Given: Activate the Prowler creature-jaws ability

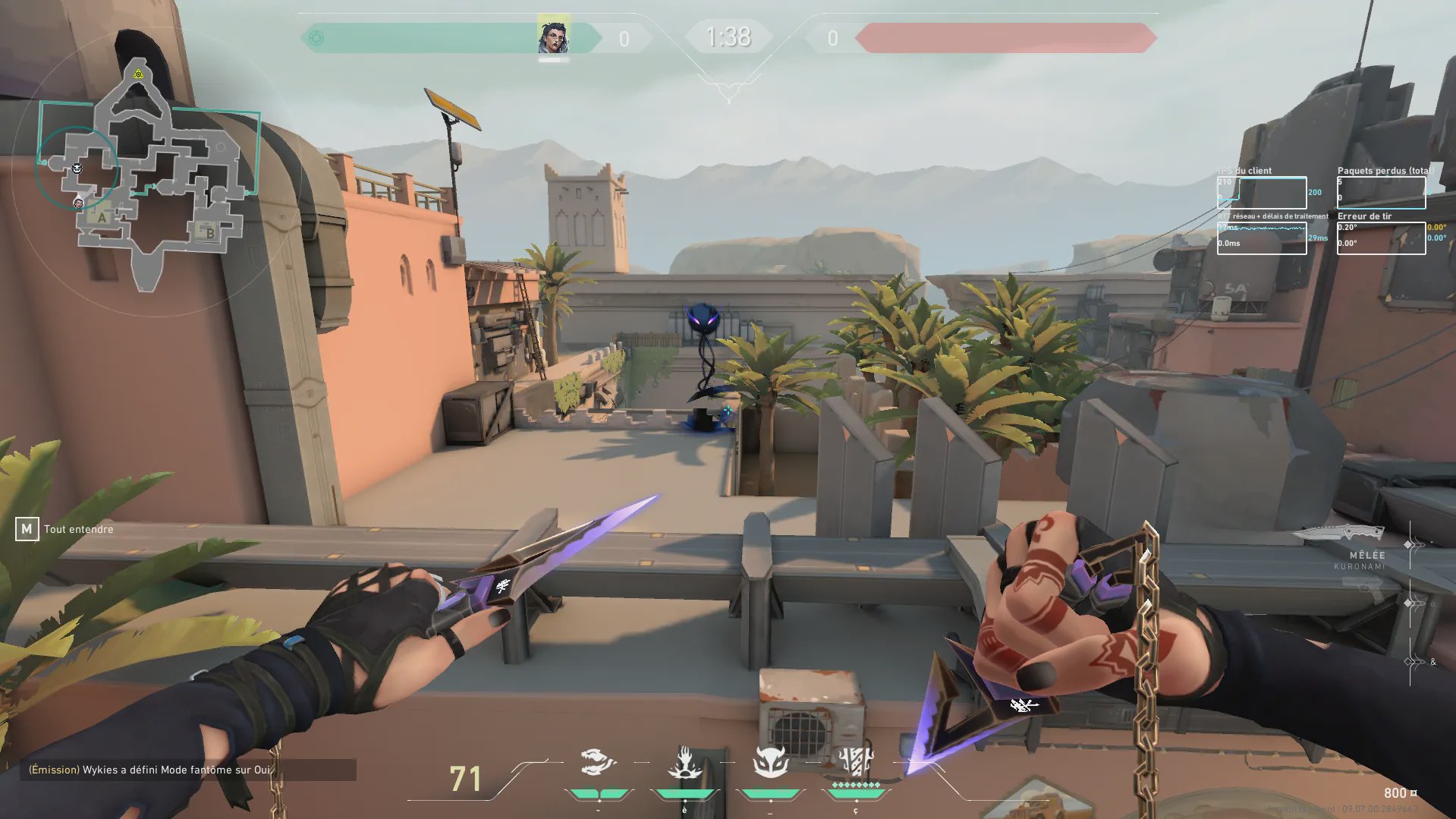Looking at the screenshot, I should pos(598,762).
